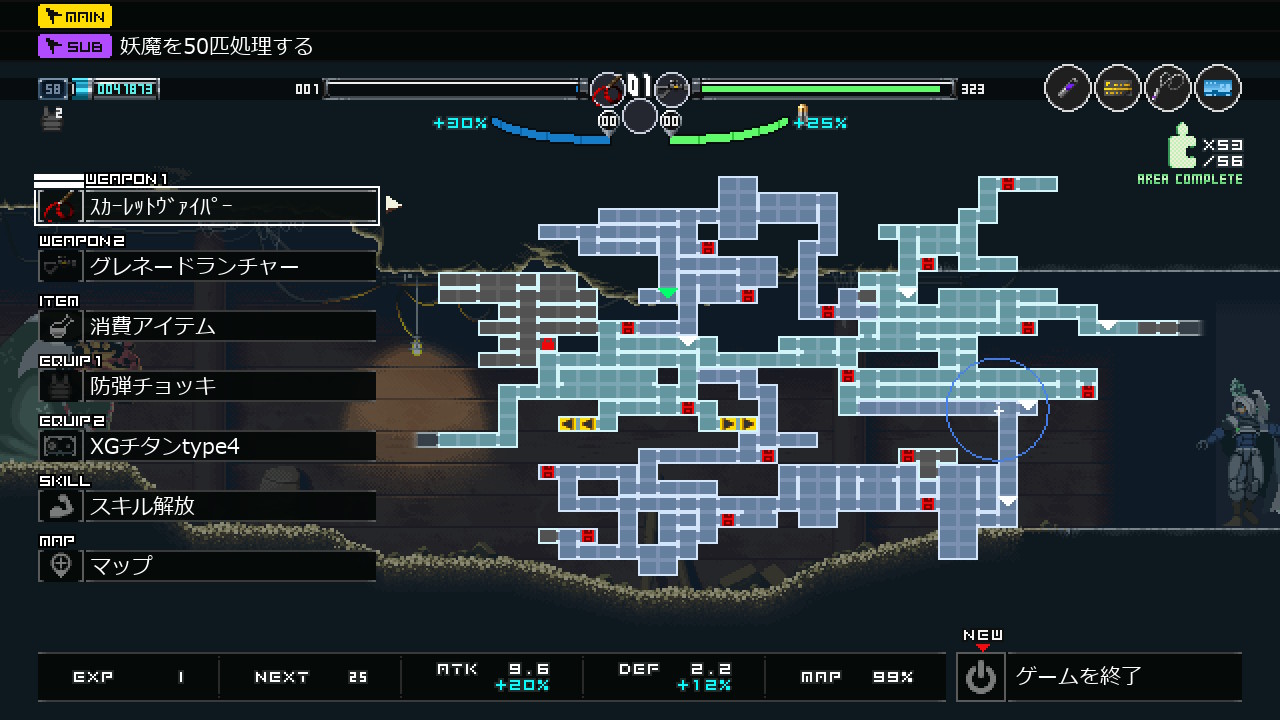The image size is (1280, 720).
Task: Click the green triangle marker on map
Action: coord(668,293)
